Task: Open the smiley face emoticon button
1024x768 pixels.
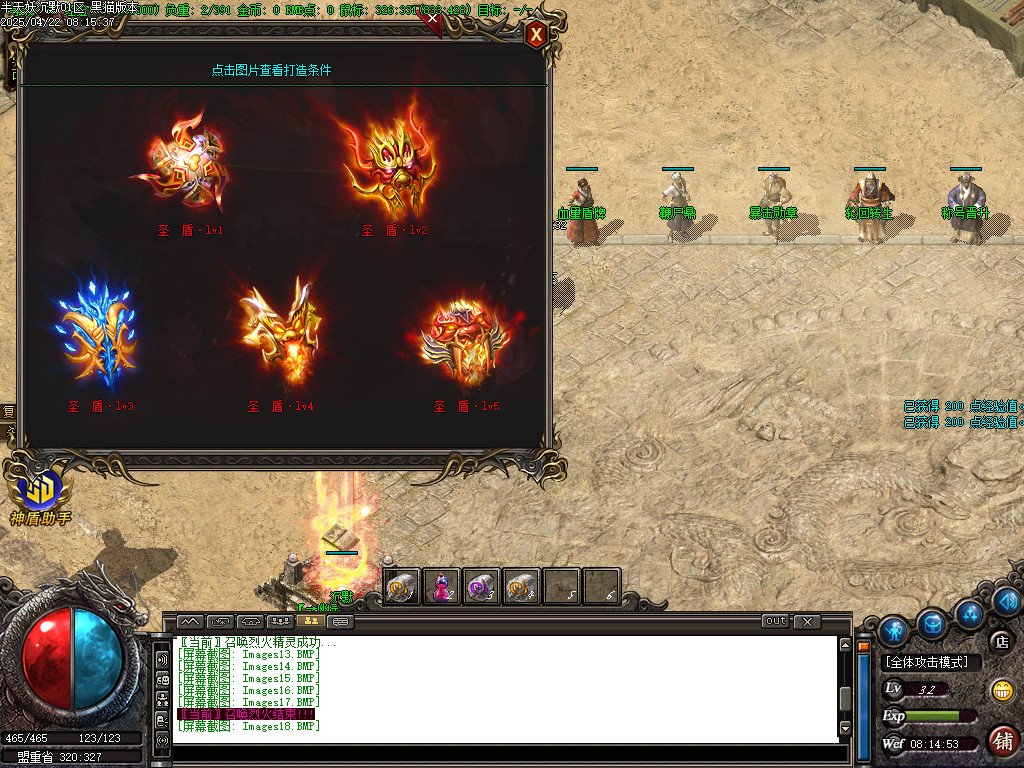Action: coord(1002,690)
